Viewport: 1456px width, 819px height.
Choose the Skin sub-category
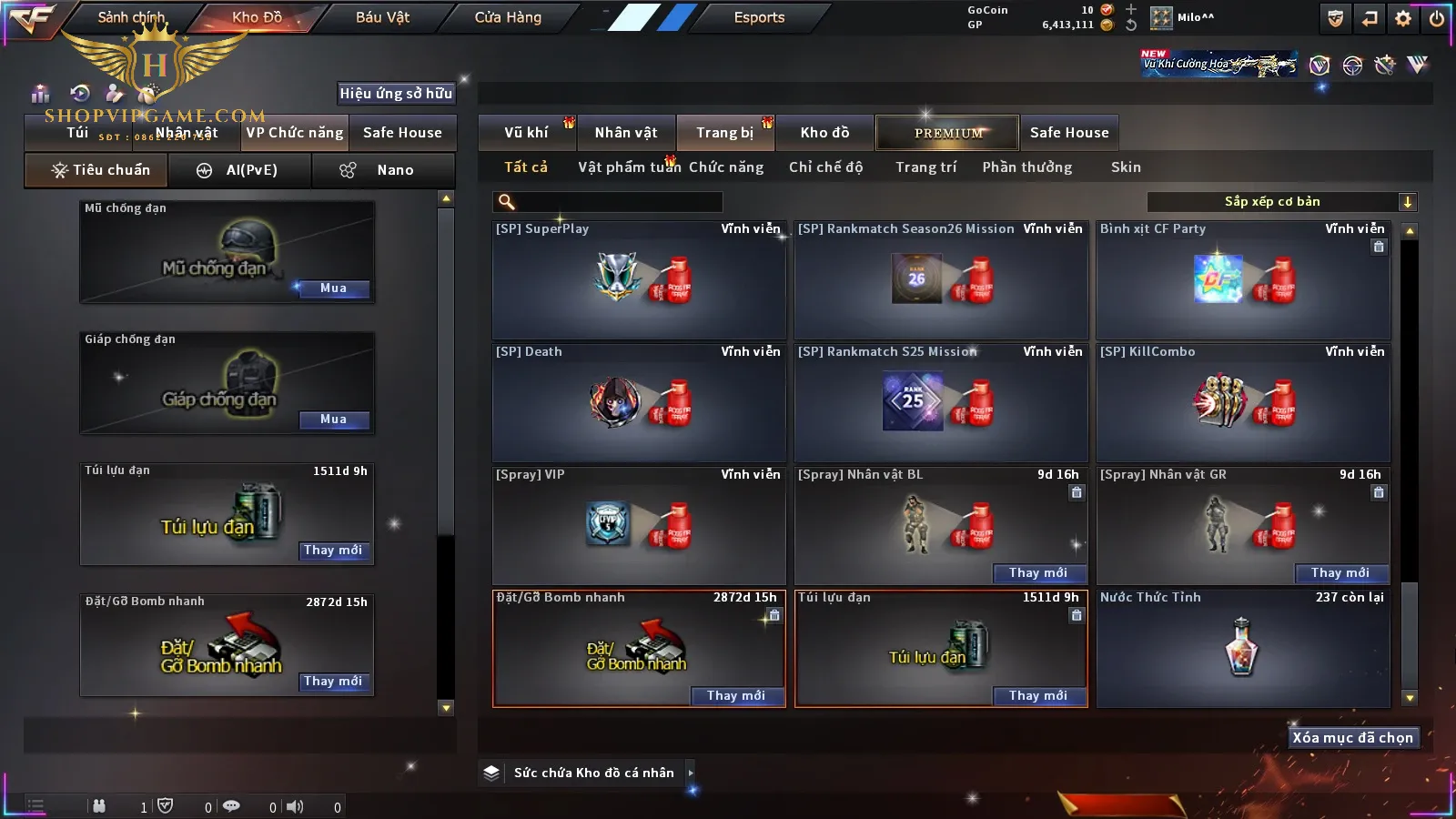click(x=1126, y=167)
